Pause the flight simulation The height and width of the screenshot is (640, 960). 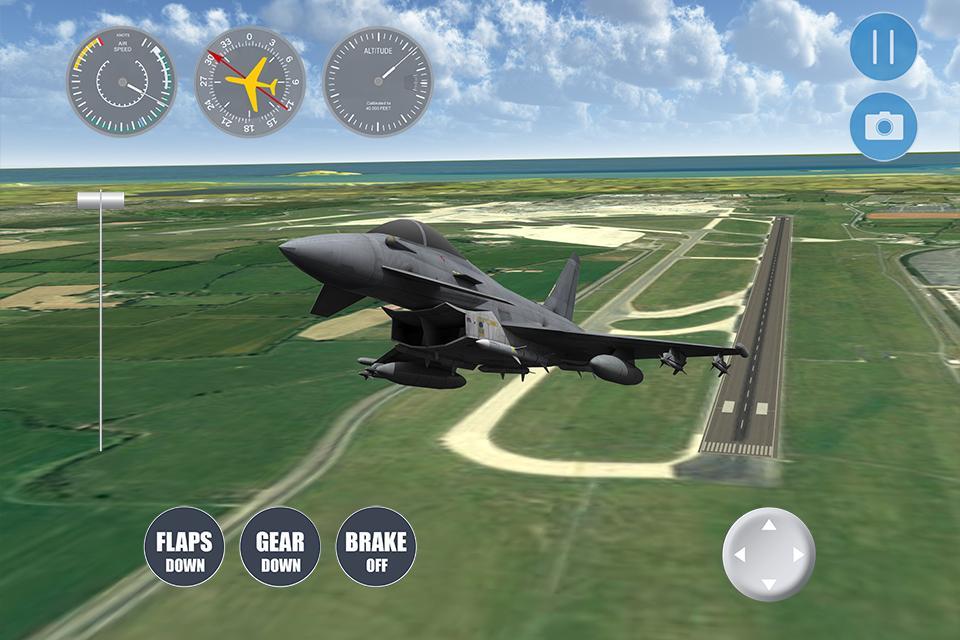coord(883,47)
